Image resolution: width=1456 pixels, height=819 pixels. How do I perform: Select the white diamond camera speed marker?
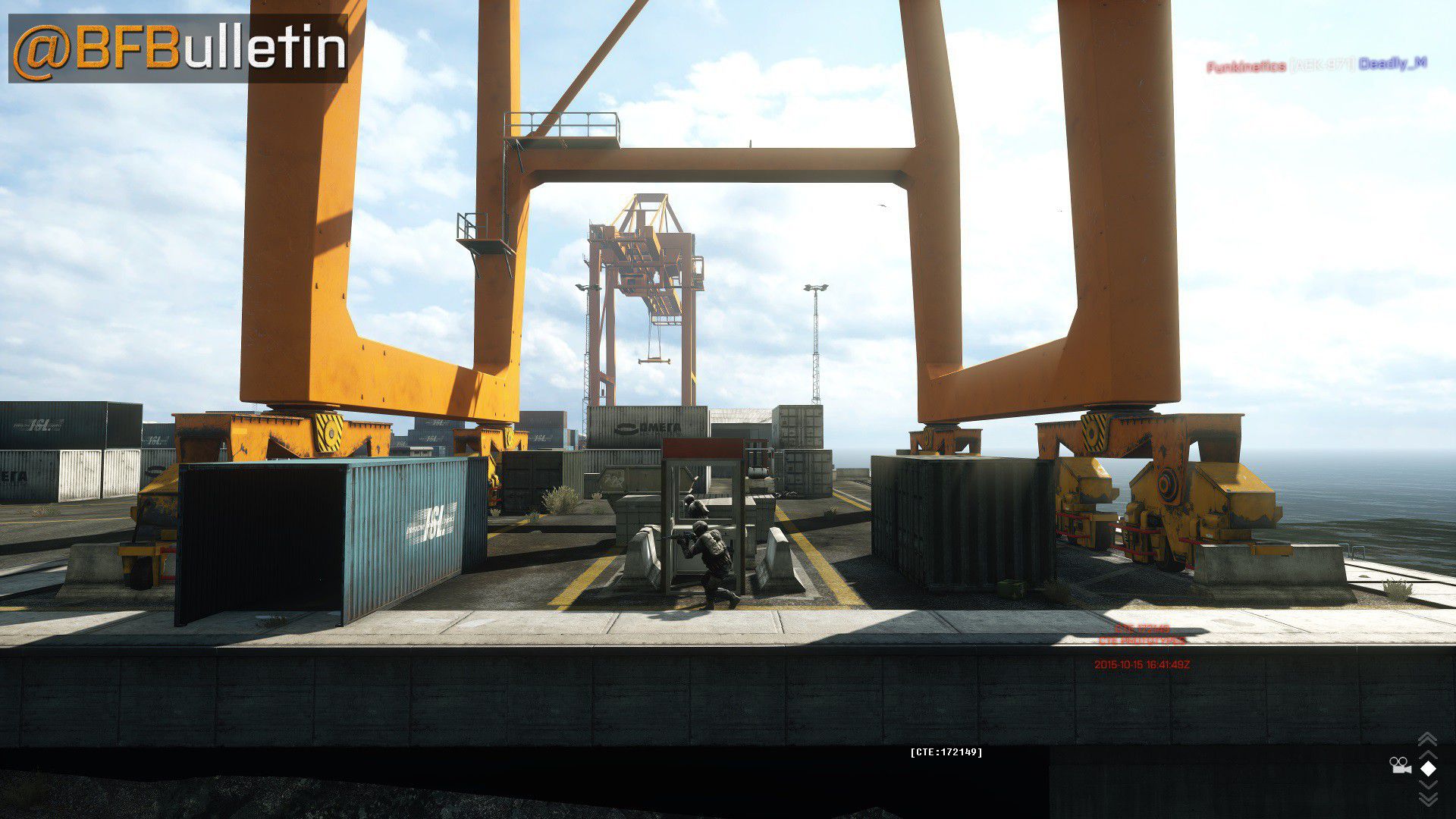1428,769
